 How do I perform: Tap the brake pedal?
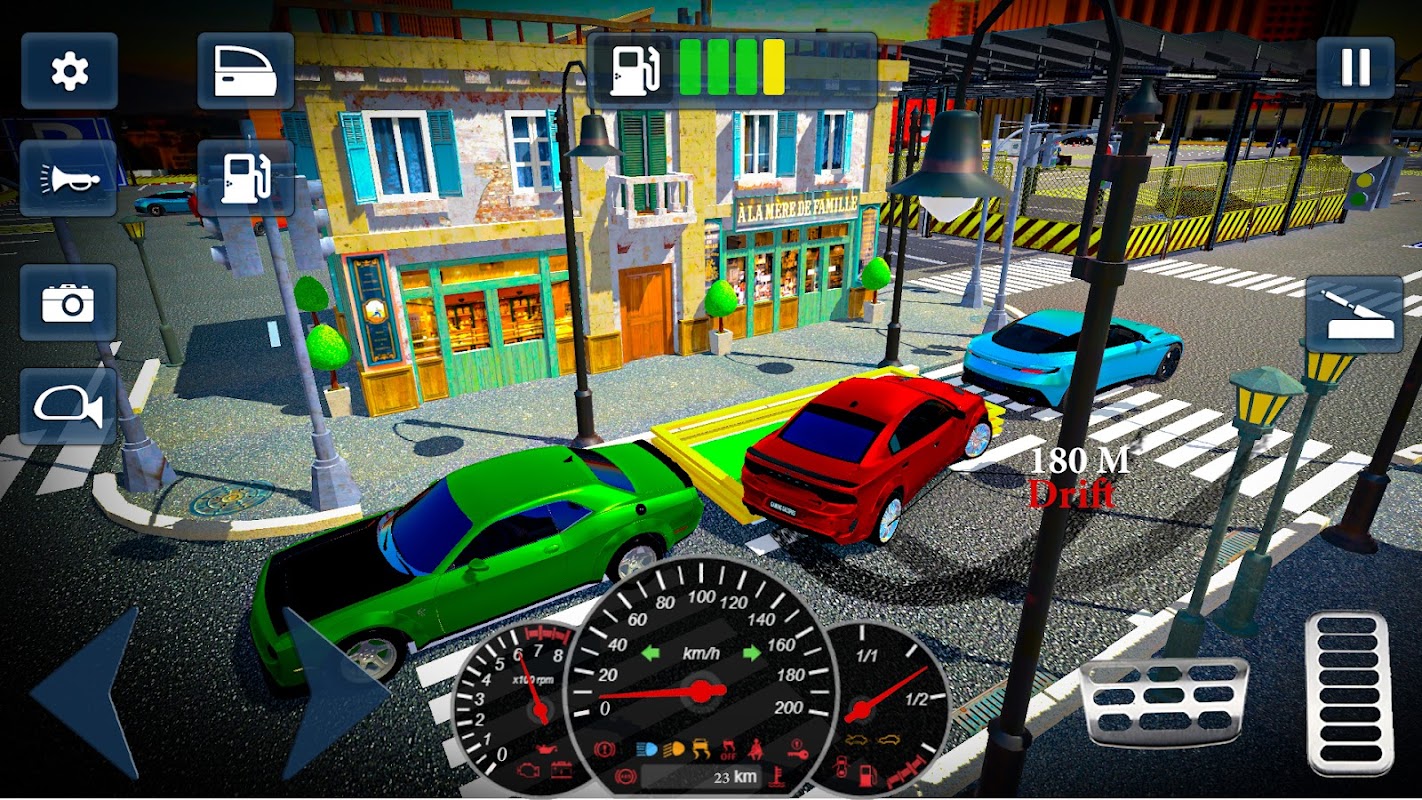(1163, 701)
